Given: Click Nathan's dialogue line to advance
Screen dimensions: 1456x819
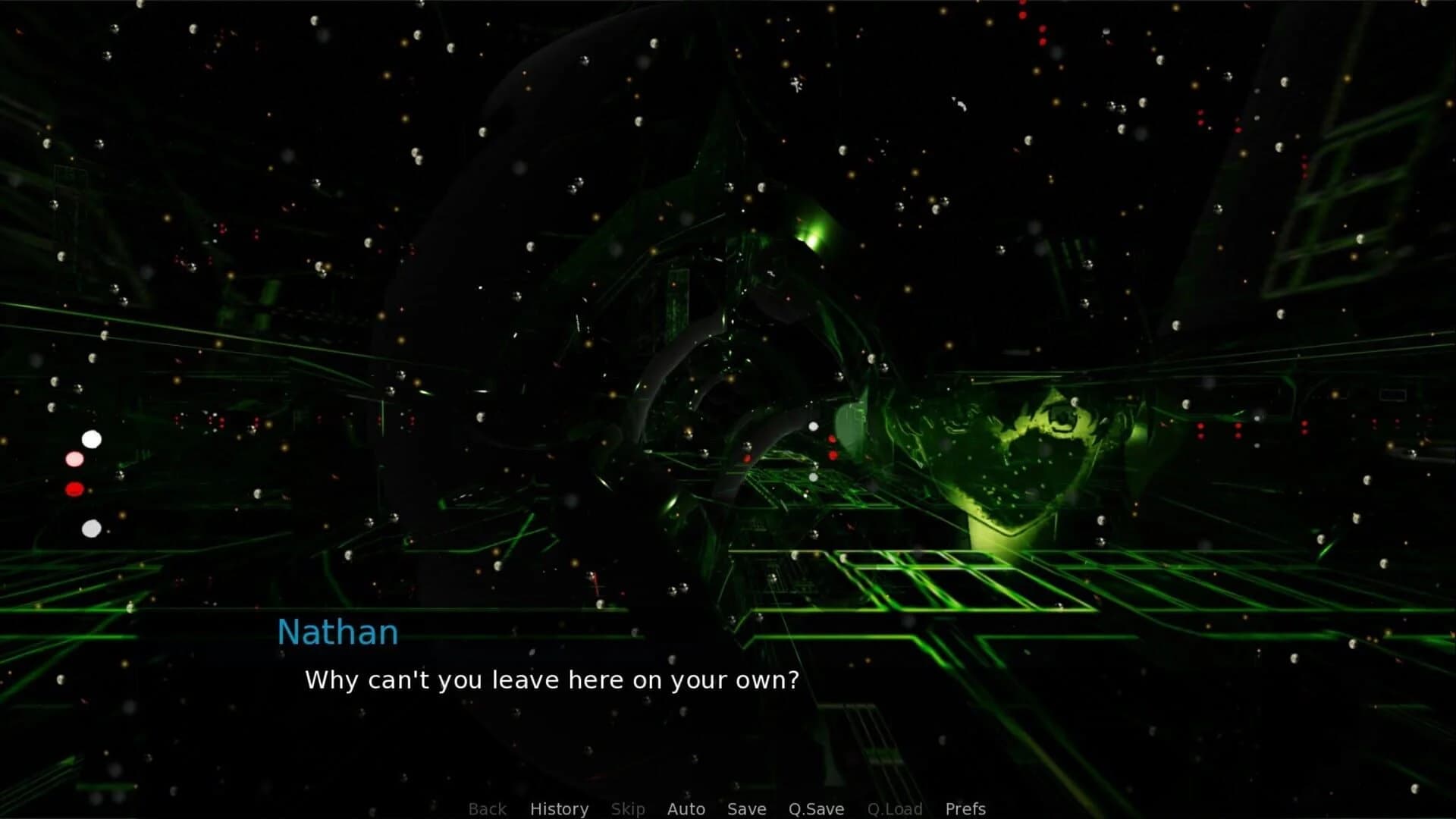Looking at the screenshot, I should 551,680.
